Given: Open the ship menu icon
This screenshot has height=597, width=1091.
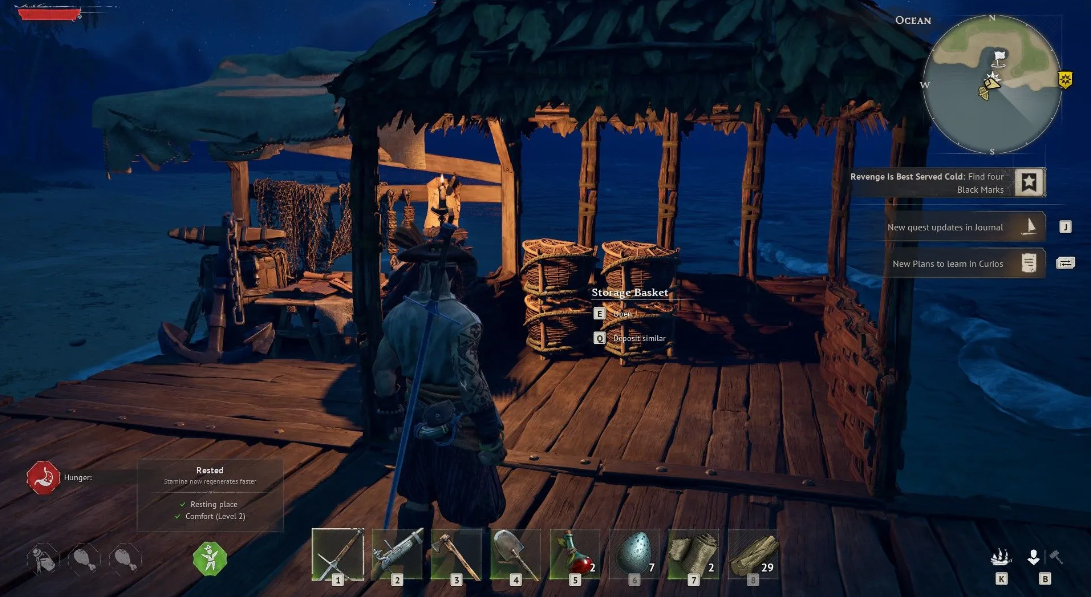Looking at the screenshot, I should pos(1001,558).
